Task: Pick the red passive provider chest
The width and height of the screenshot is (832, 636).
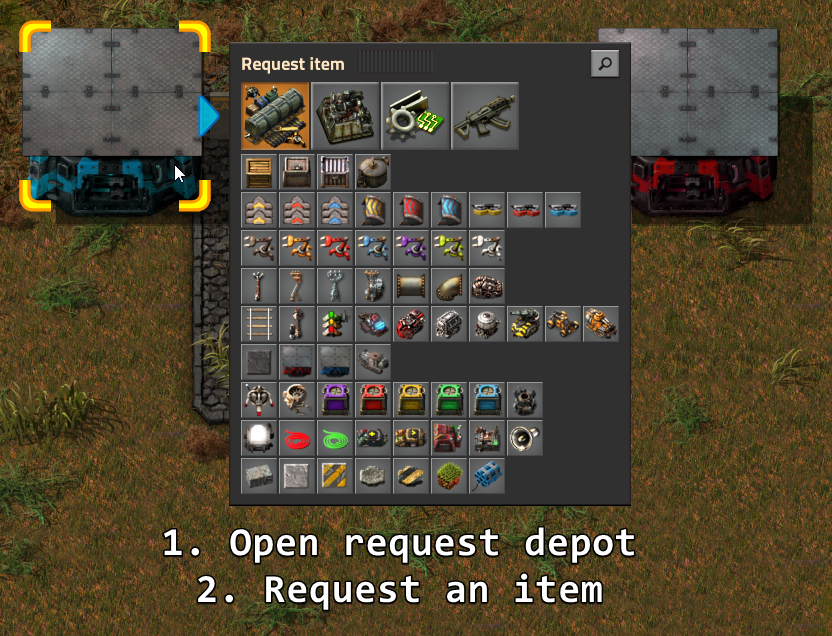Action: pyautogui.click(x=373, y=400)
